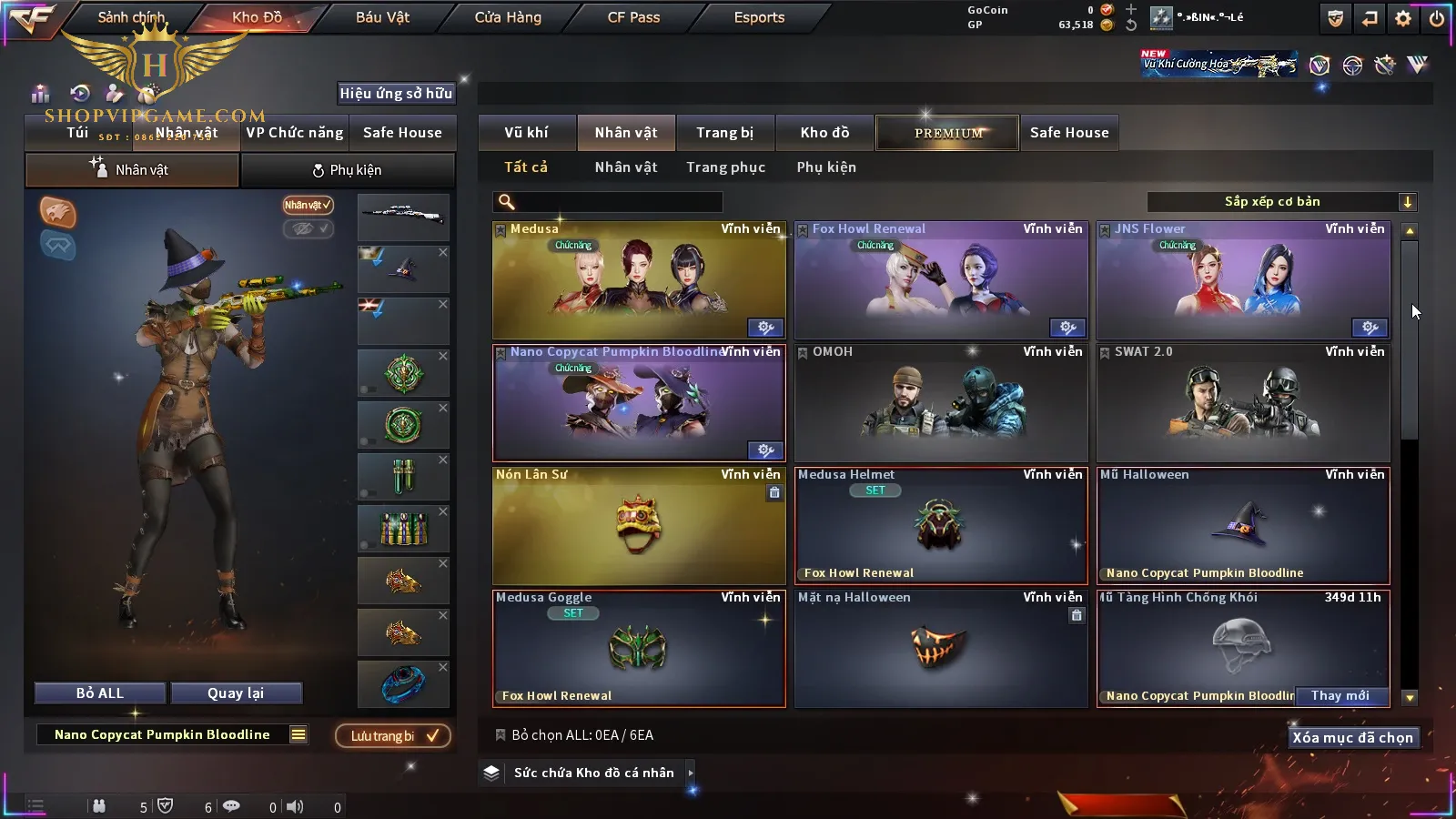
Task: Open the CF Pass menu
Action: 633,17
